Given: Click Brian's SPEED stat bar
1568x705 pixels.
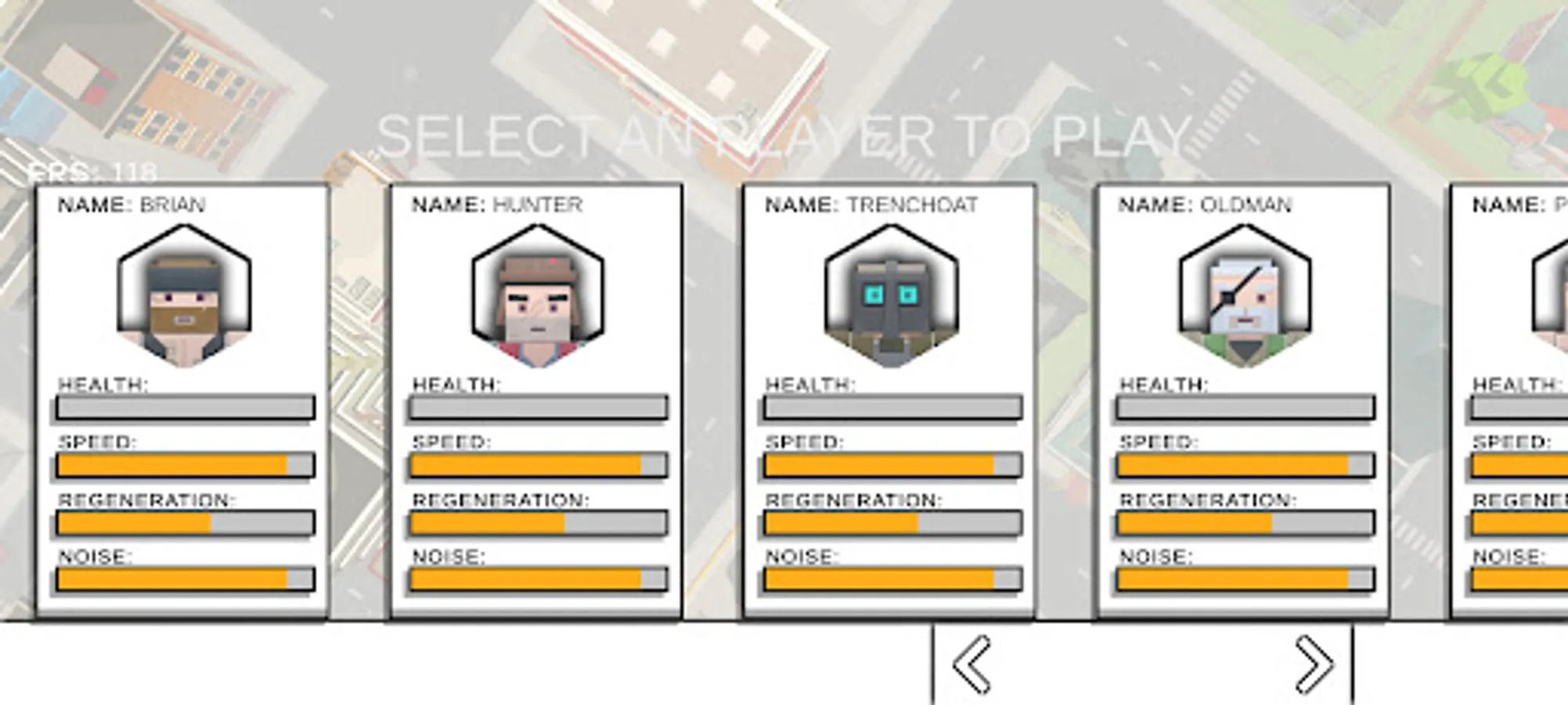Looking at the screenshot, I should [x=183, y=466].
